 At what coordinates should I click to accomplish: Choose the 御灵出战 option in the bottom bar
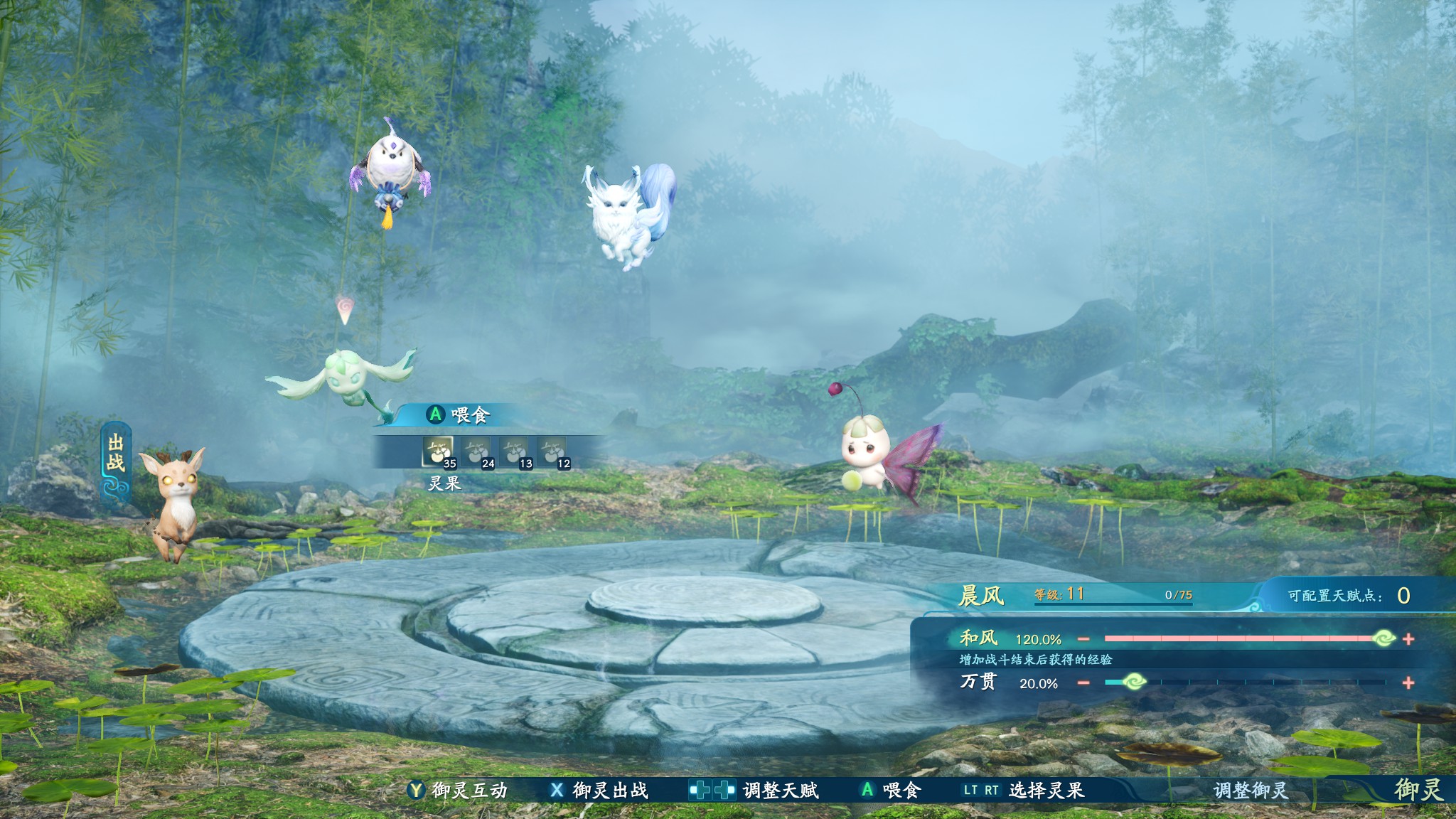point(599,790)
